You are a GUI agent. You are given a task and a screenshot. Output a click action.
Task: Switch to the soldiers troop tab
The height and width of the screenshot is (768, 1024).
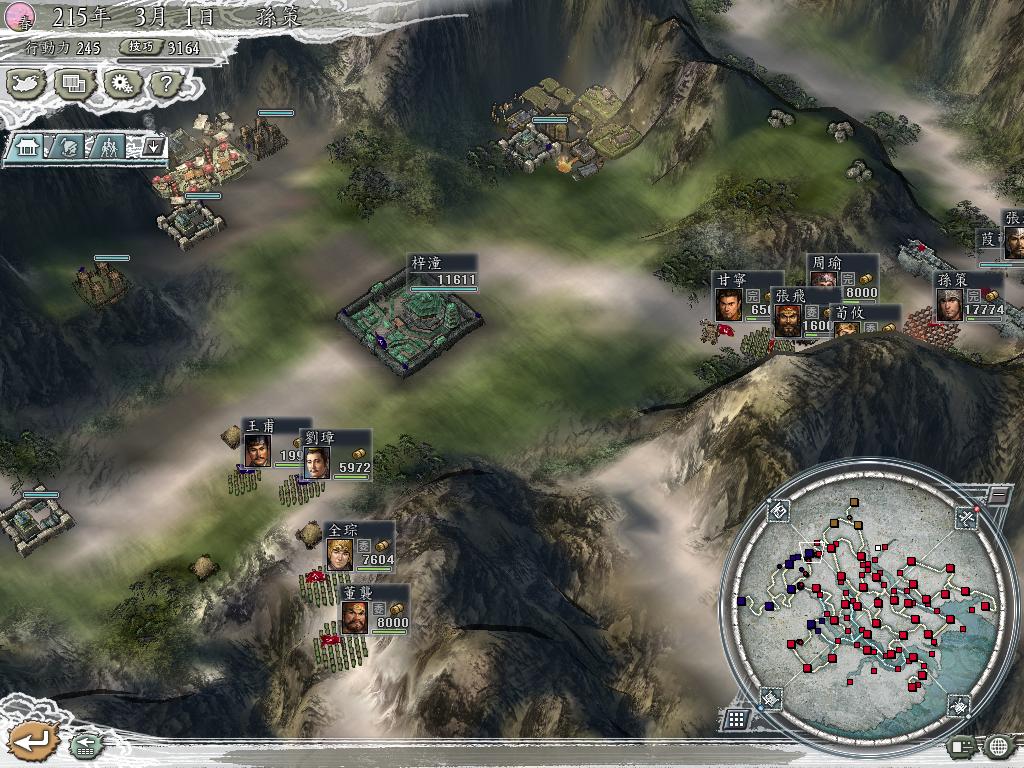109,146
